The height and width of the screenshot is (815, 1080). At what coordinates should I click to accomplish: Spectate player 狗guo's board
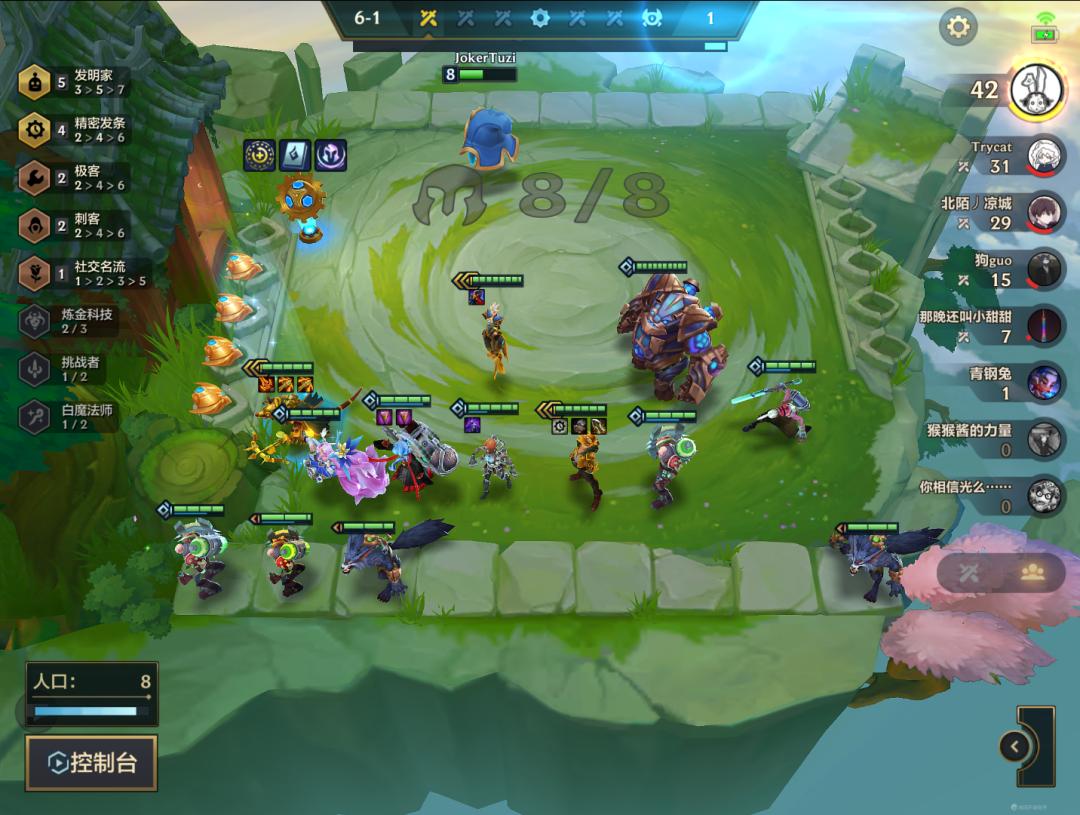[1045, 269]
